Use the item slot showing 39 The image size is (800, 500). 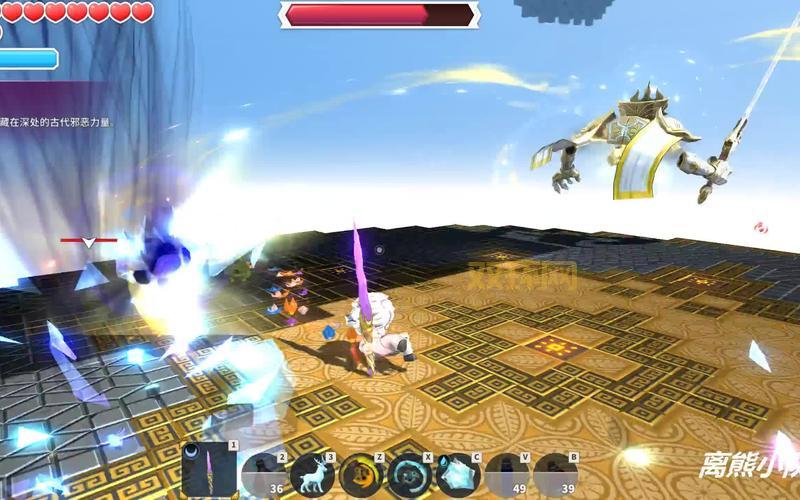[556, 474]
